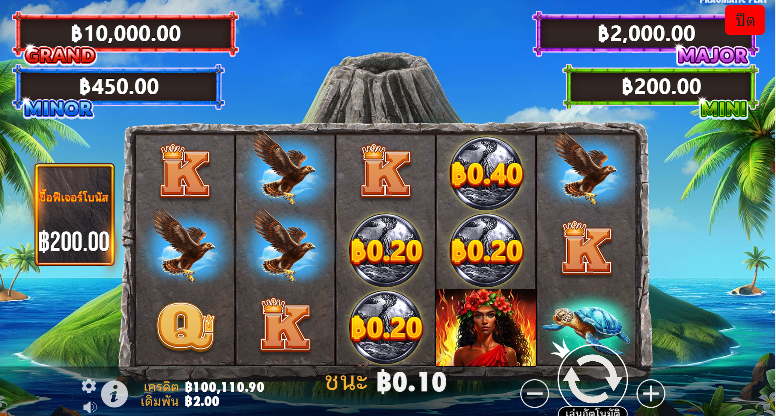Close the game with the red ปิด button
Image resolution: width=776 pixels, height=416 pixels.
point(745,20)
